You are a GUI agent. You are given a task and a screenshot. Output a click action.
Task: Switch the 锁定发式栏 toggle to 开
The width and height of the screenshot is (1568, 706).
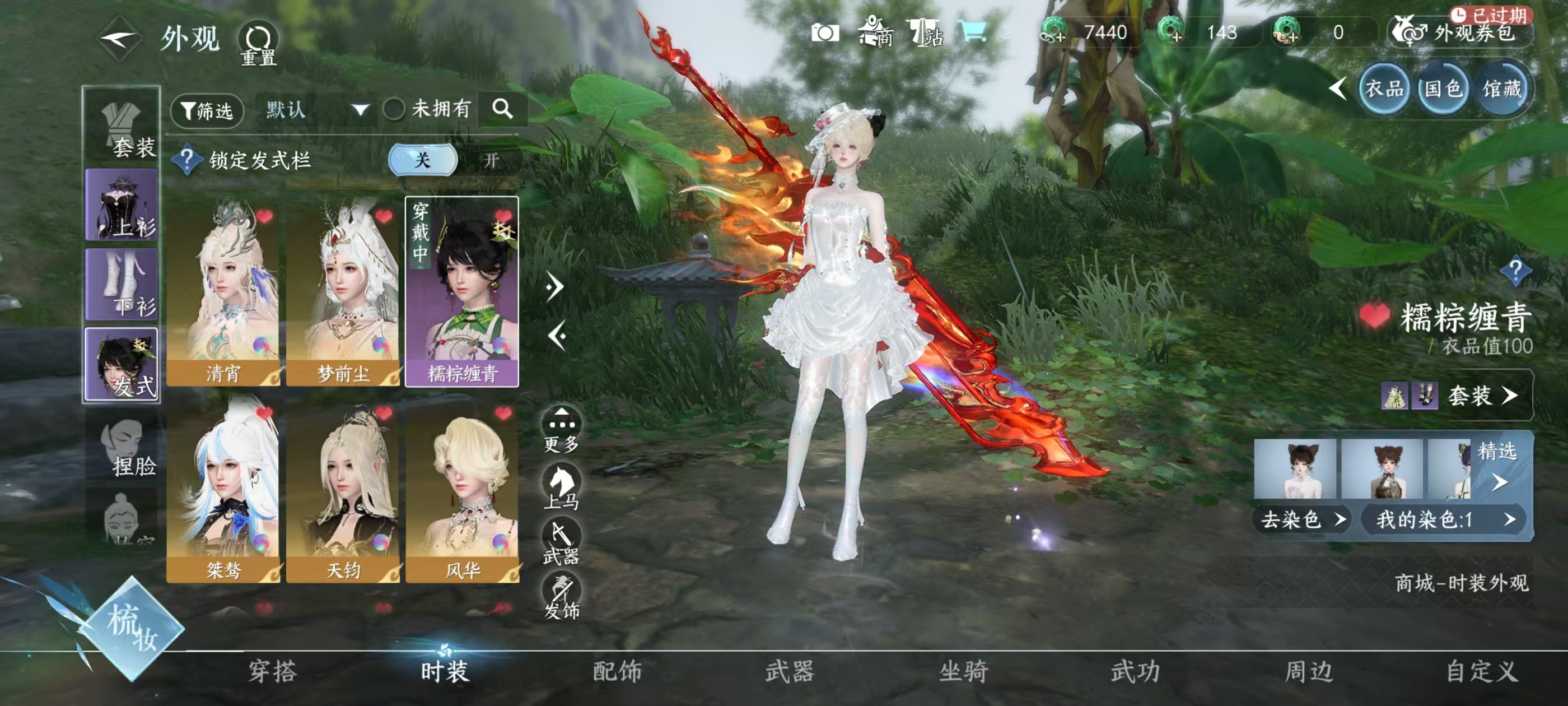tap(491, 160)
